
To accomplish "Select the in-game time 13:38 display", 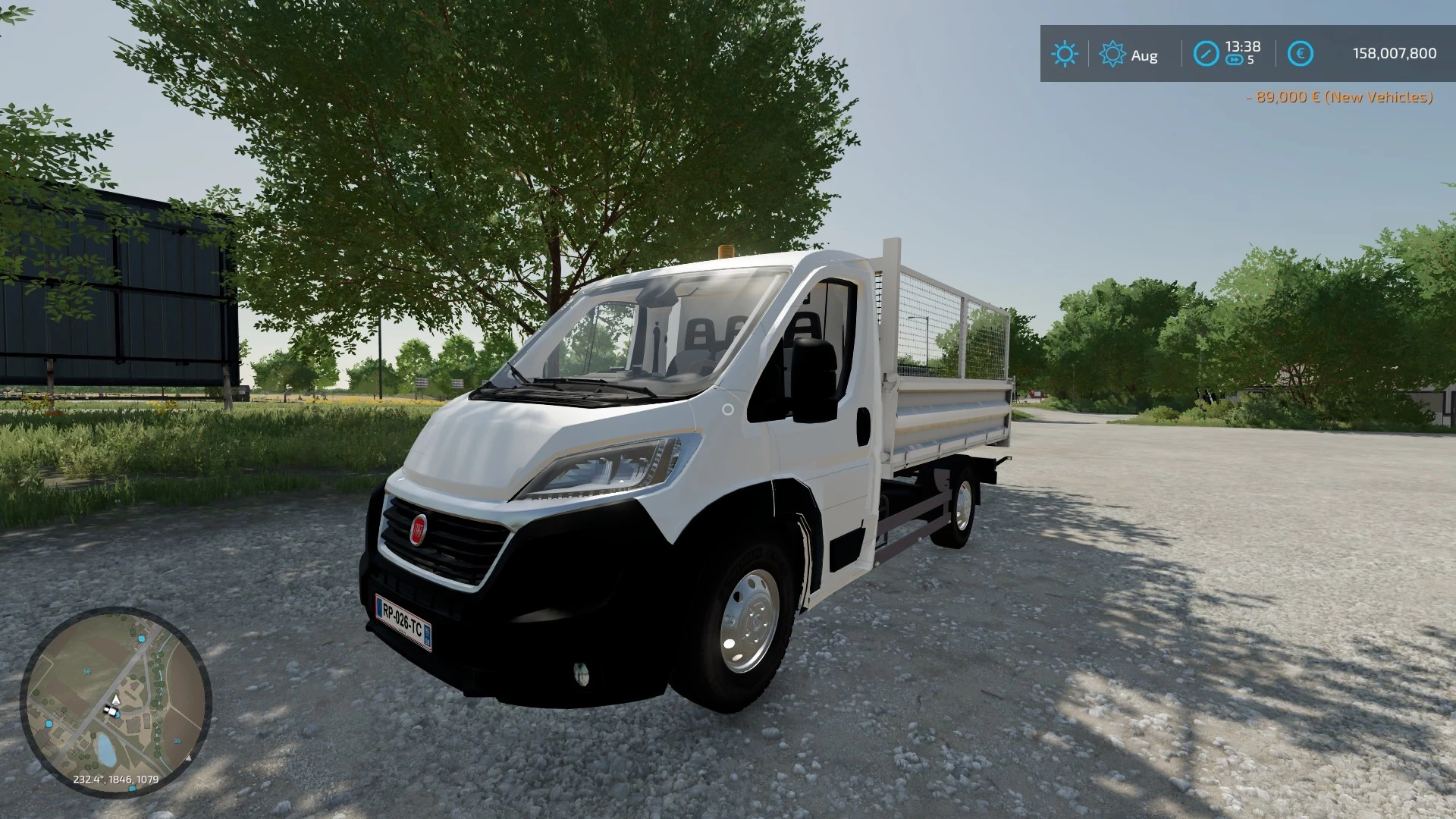I will click(x=1242, y=46).
